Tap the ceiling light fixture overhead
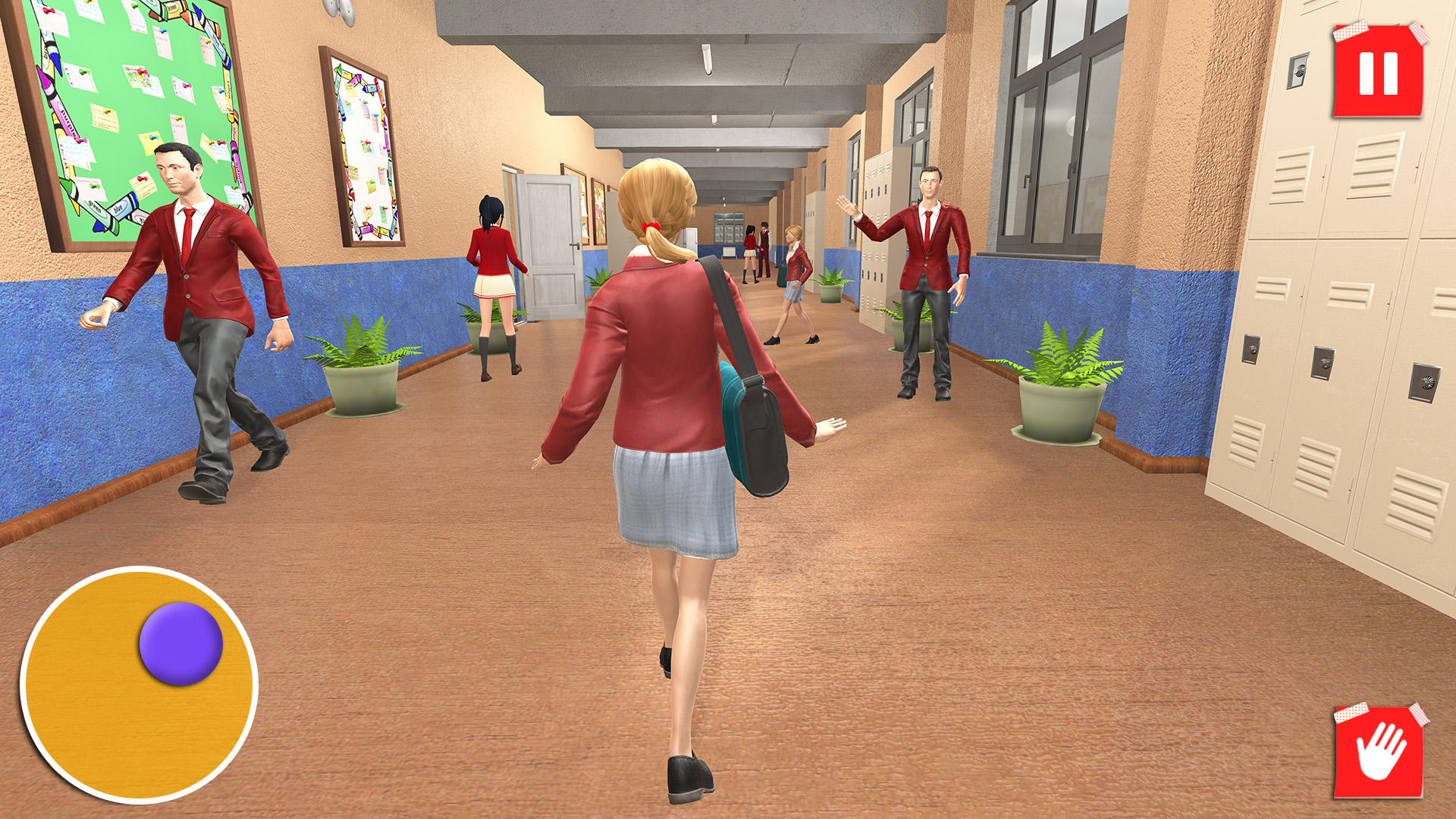This screenshot has height=819, width=1456. point(705,61)
